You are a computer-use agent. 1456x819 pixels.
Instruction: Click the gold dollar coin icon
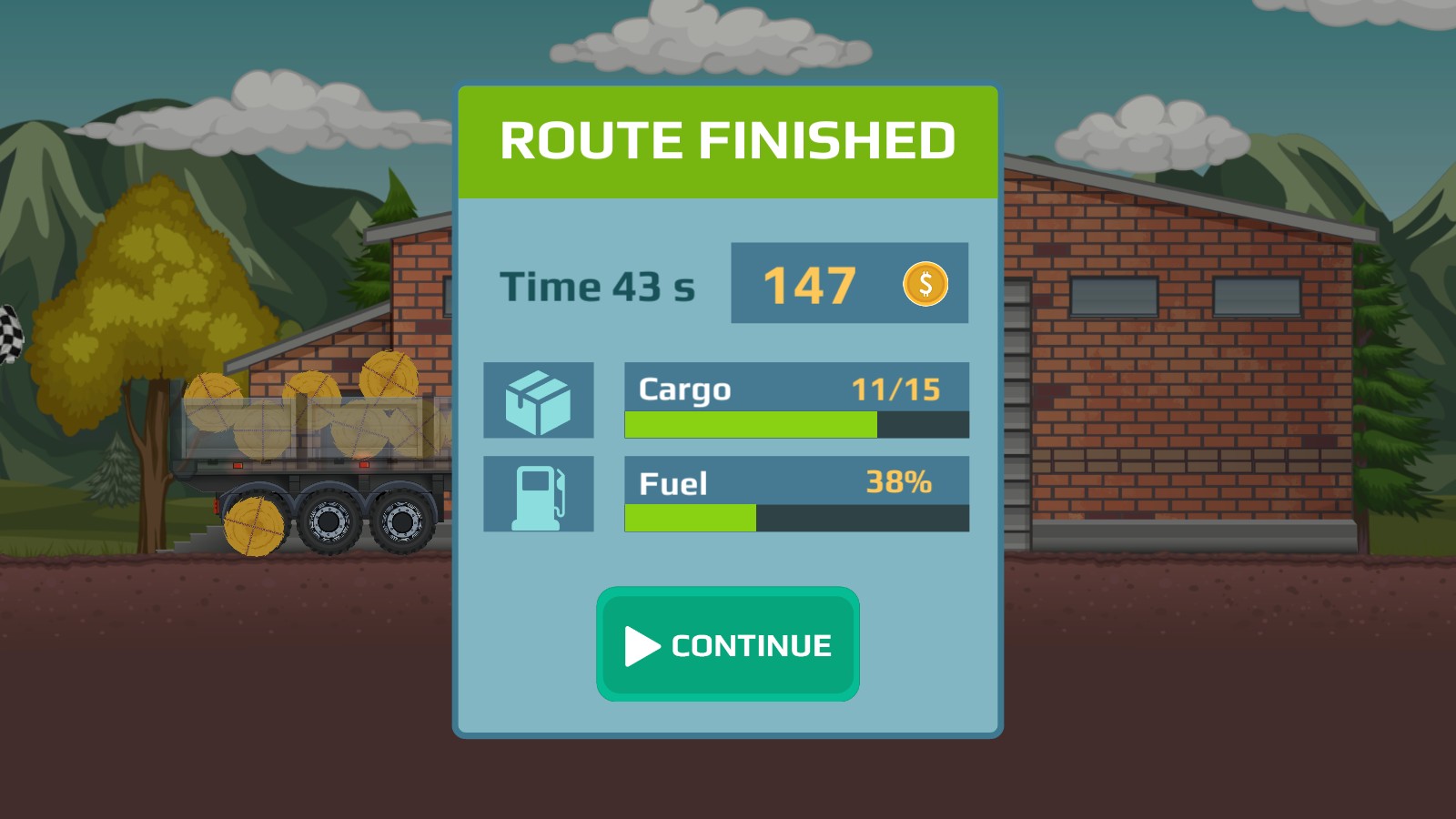(925, 285)
